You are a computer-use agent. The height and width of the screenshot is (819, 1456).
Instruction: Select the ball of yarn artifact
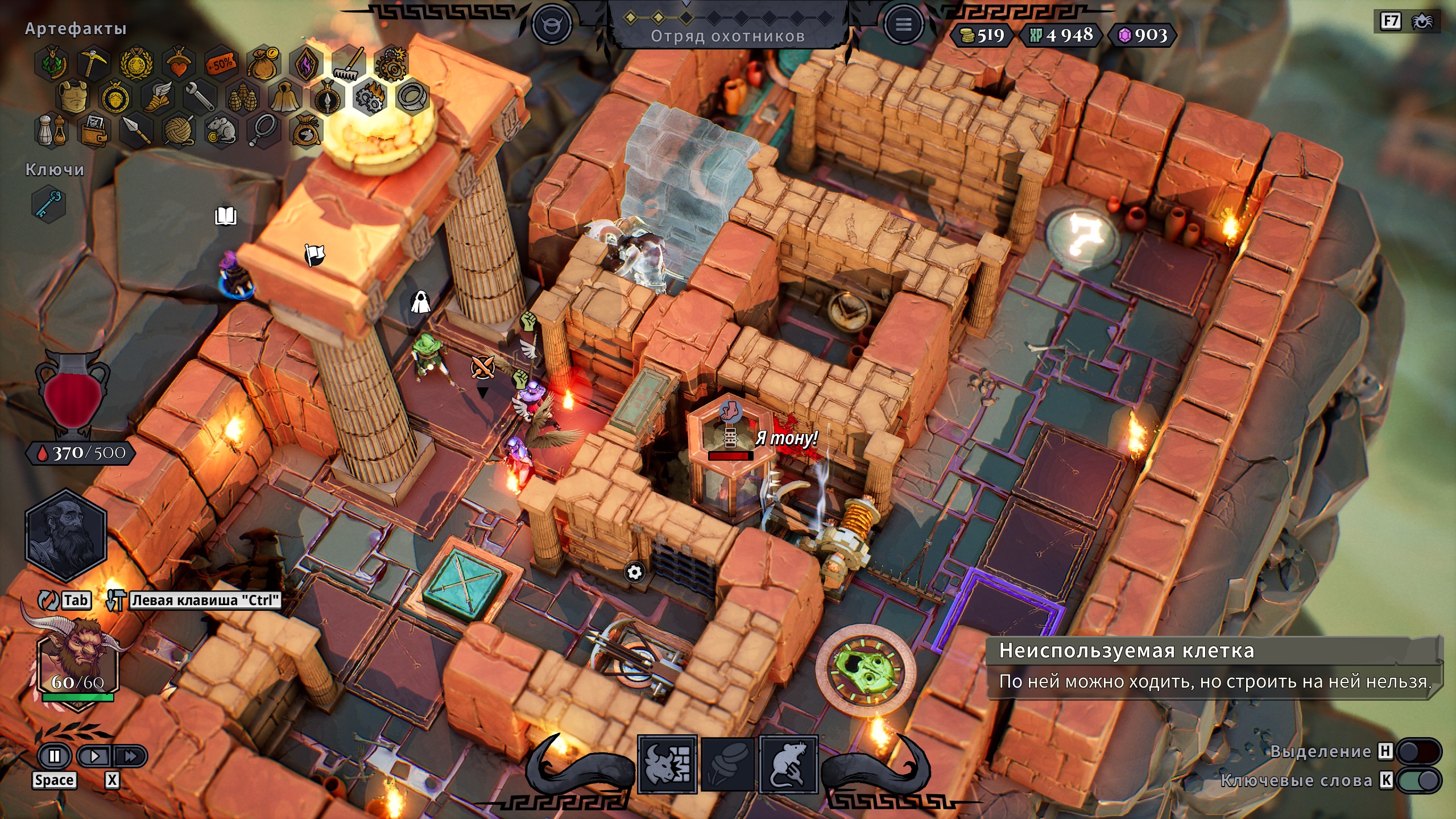click(x=179, y=131)
